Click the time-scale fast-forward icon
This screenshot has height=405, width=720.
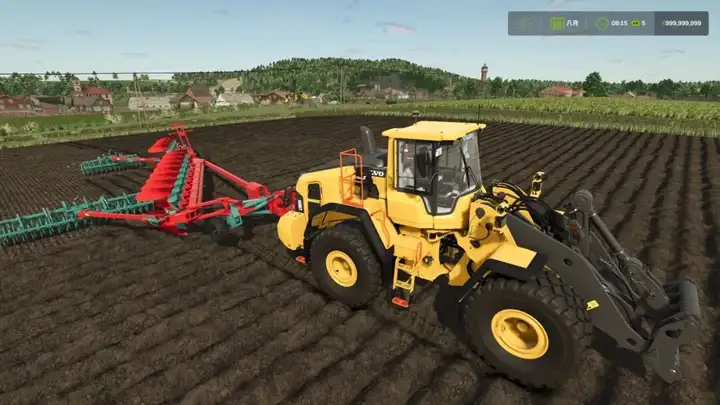tap(634, 23)
